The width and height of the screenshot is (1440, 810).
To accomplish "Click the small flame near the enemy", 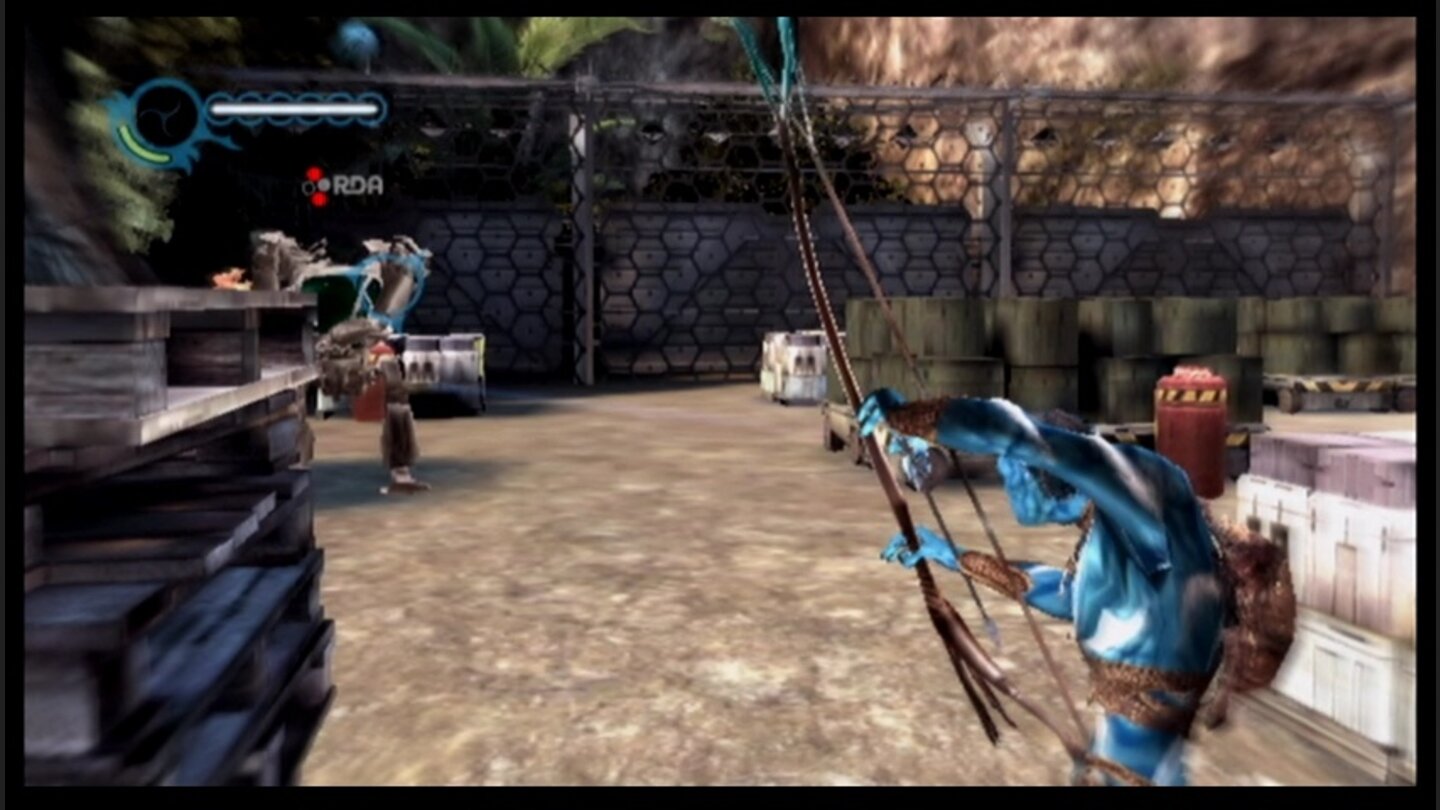I will point(230,277).
